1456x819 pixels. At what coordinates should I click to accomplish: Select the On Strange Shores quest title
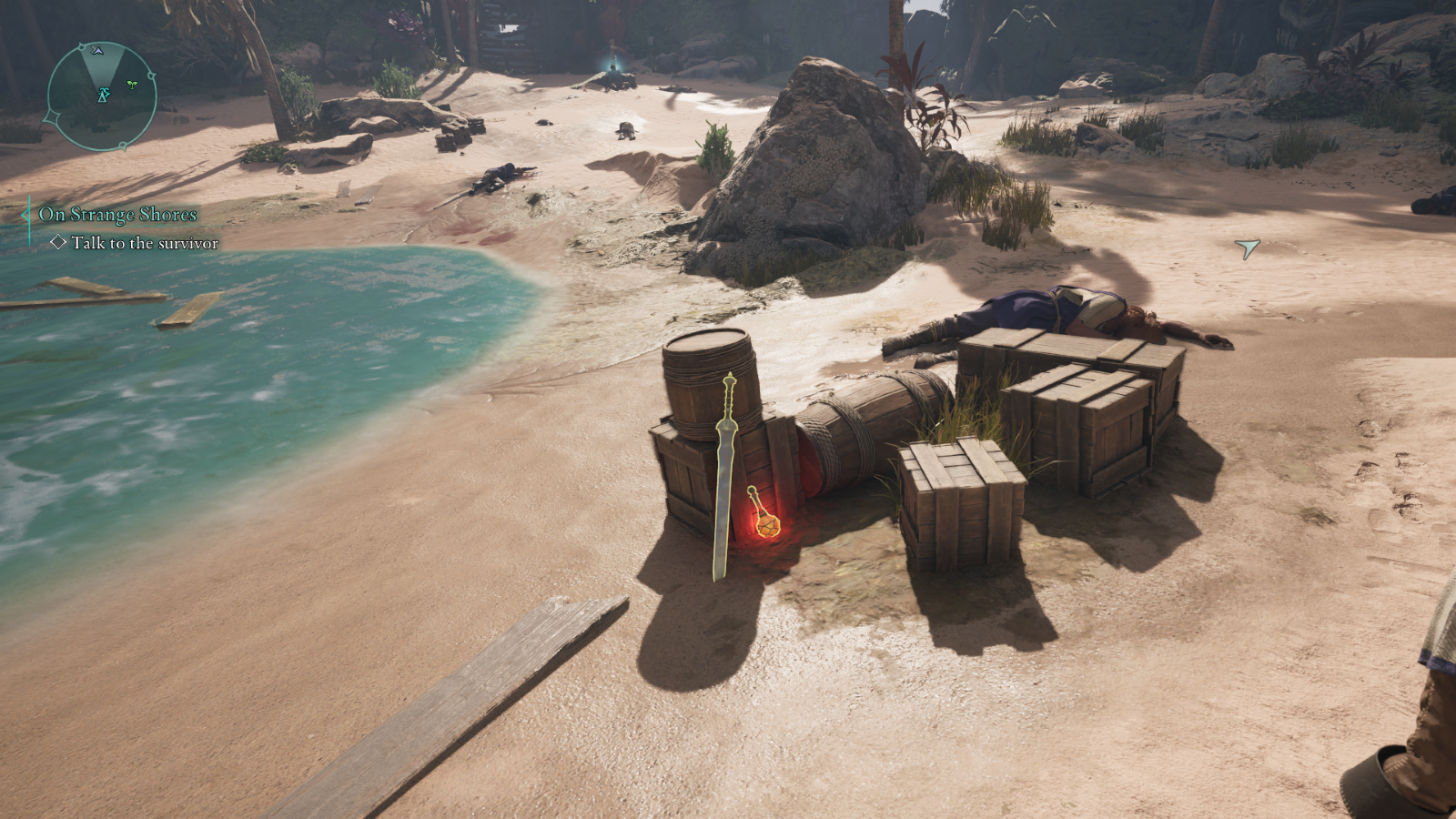117,215
